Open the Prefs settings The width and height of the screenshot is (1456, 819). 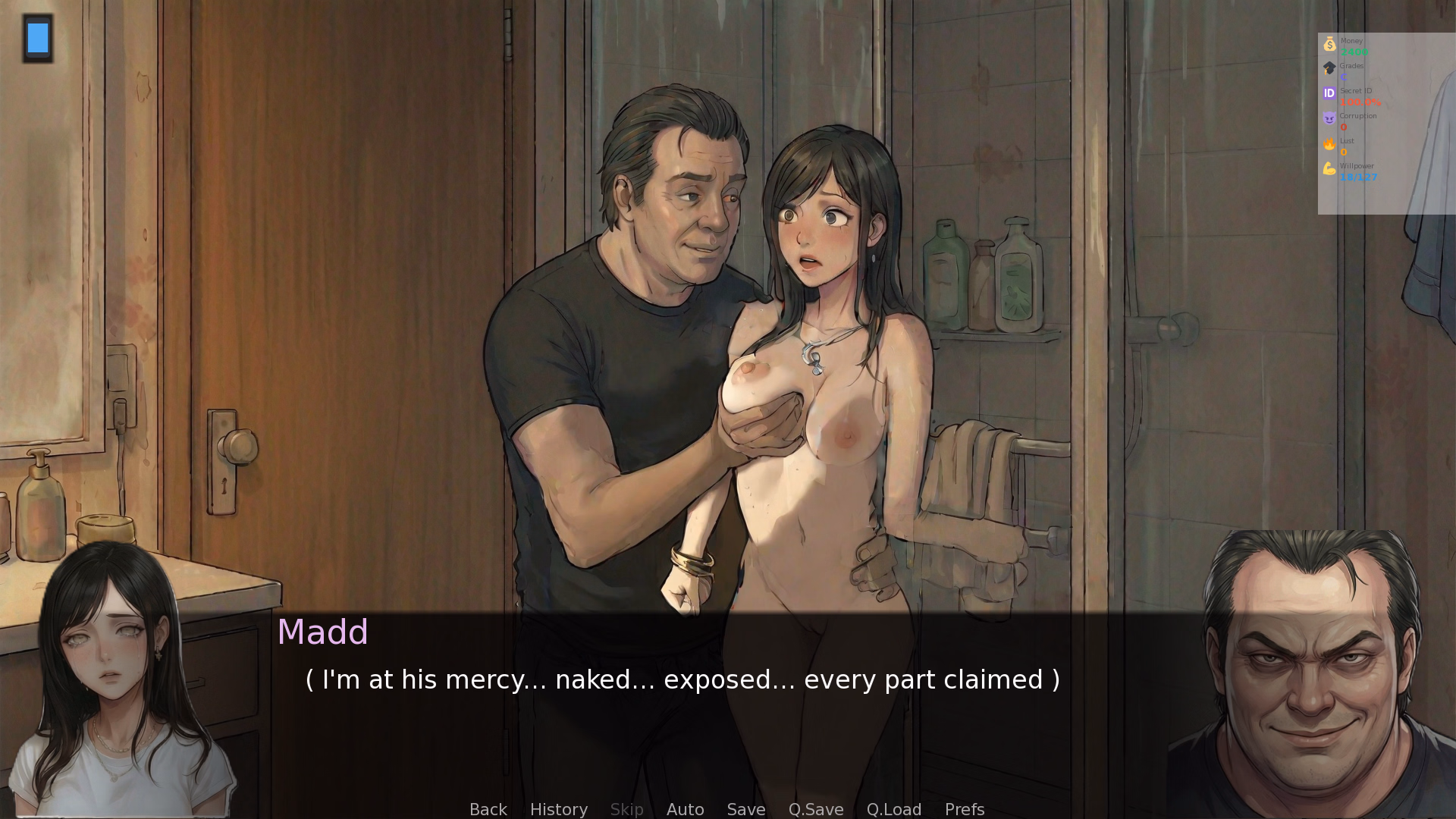[964, 809]
